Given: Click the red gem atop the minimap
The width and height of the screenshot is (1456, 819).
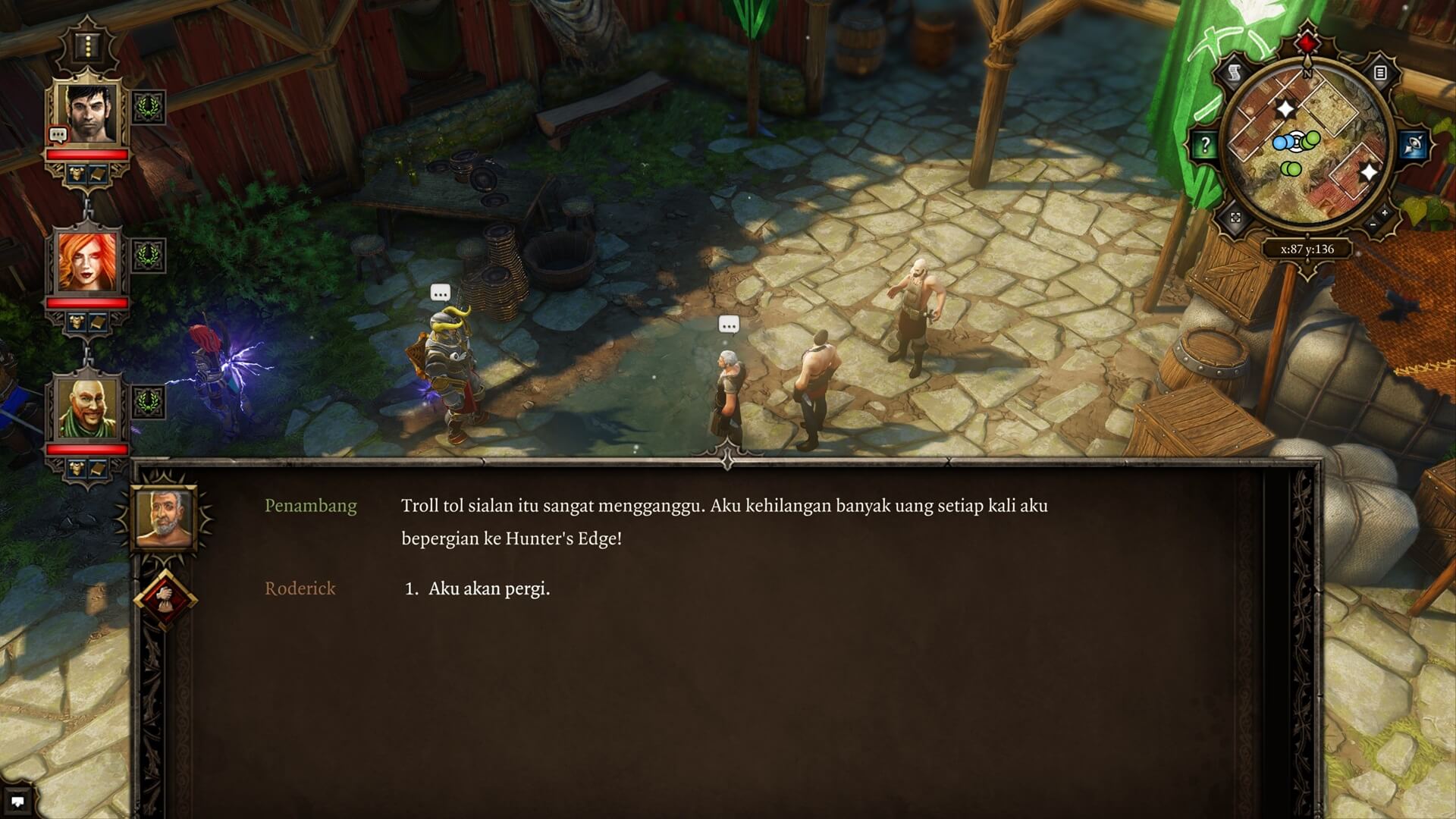Looking at the screenshot, I should tap(1307, 42).
